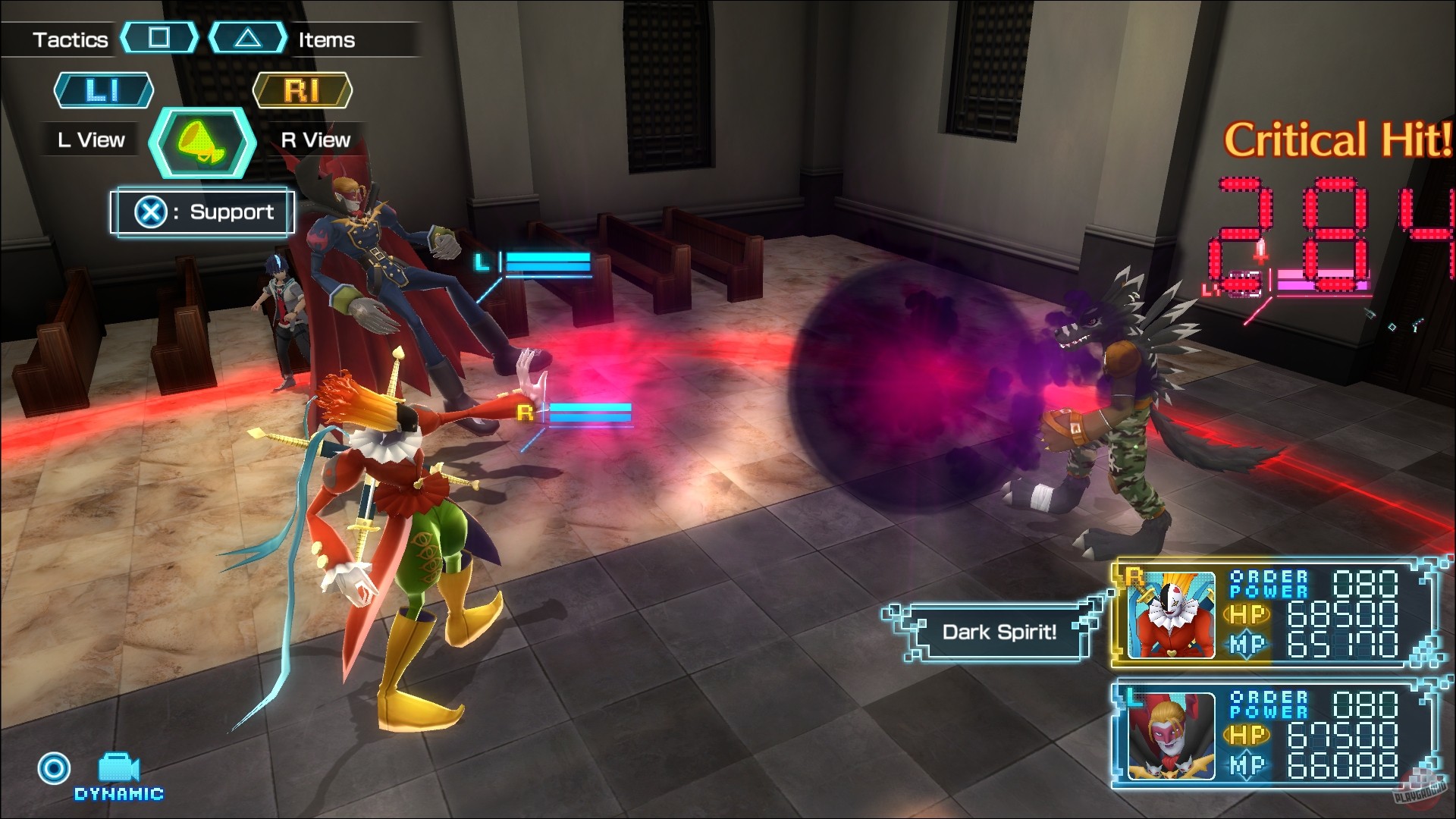1456x819 pixels.
Task: Click the green megaphone cheer icon
Action: [202, 143]
